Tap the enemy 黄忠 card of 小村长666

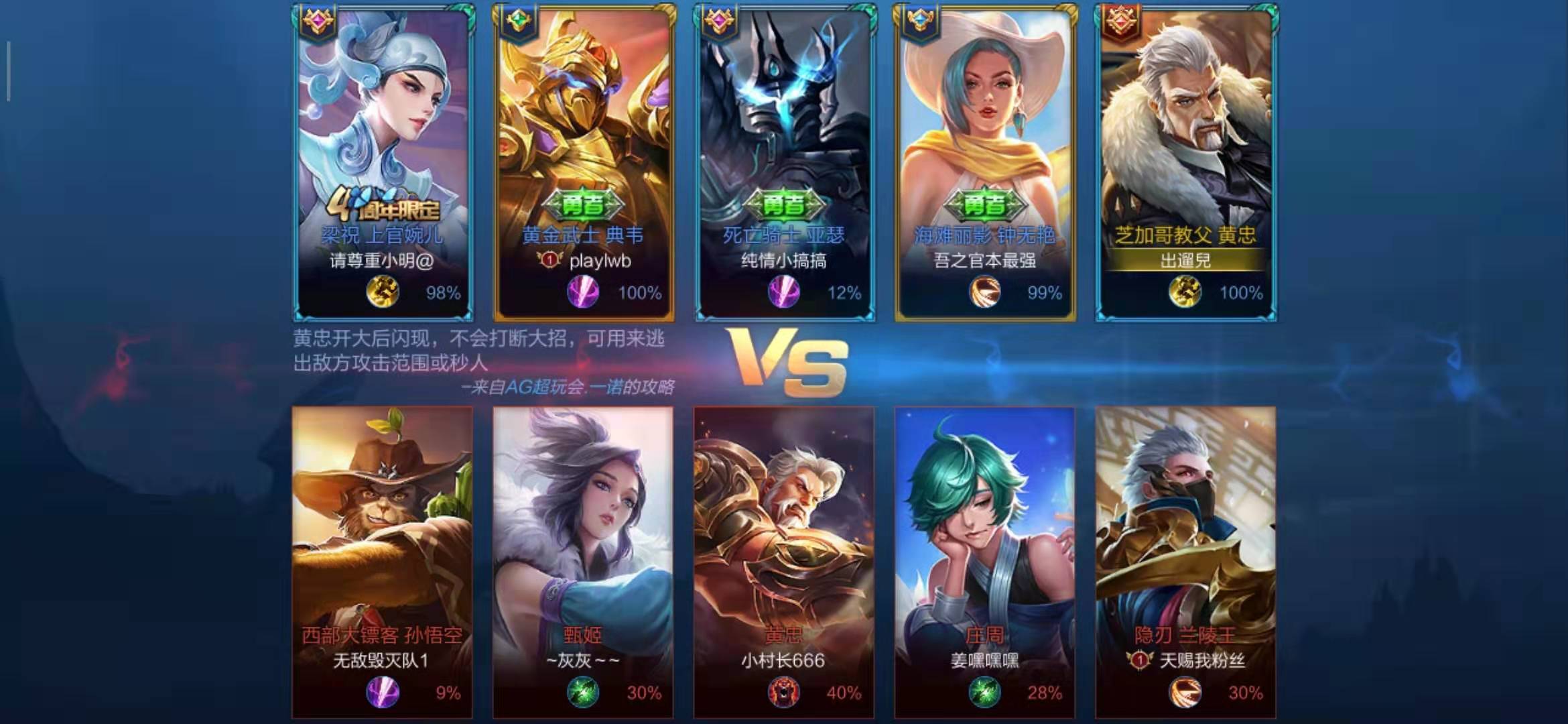(x=784, y=562)
